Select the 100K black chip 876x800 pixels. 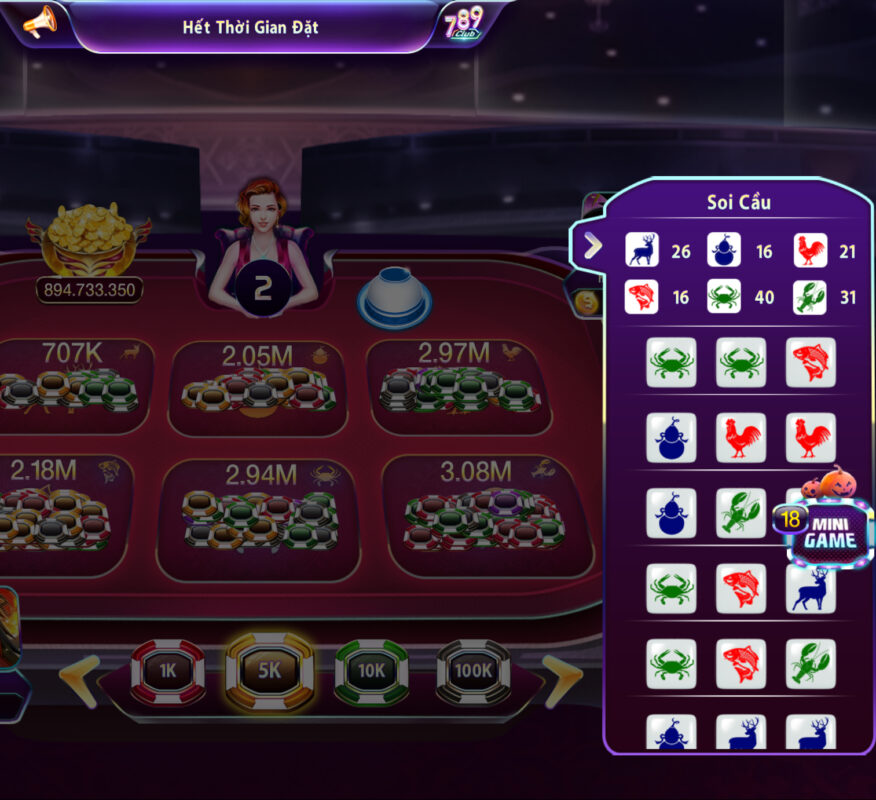point(473,671)
